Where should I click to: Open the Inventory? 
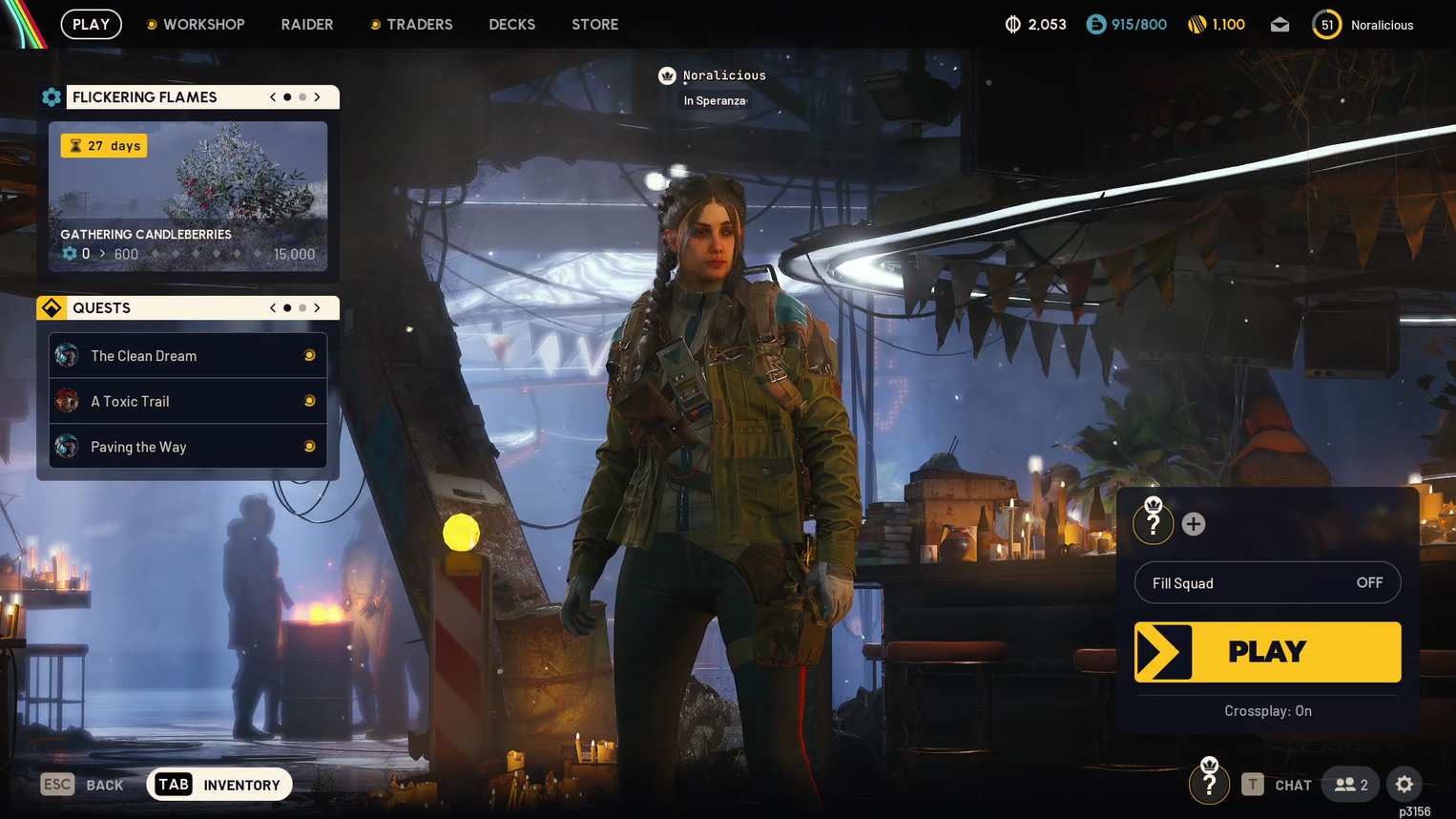pyautogui.click(x=220, y=785)
